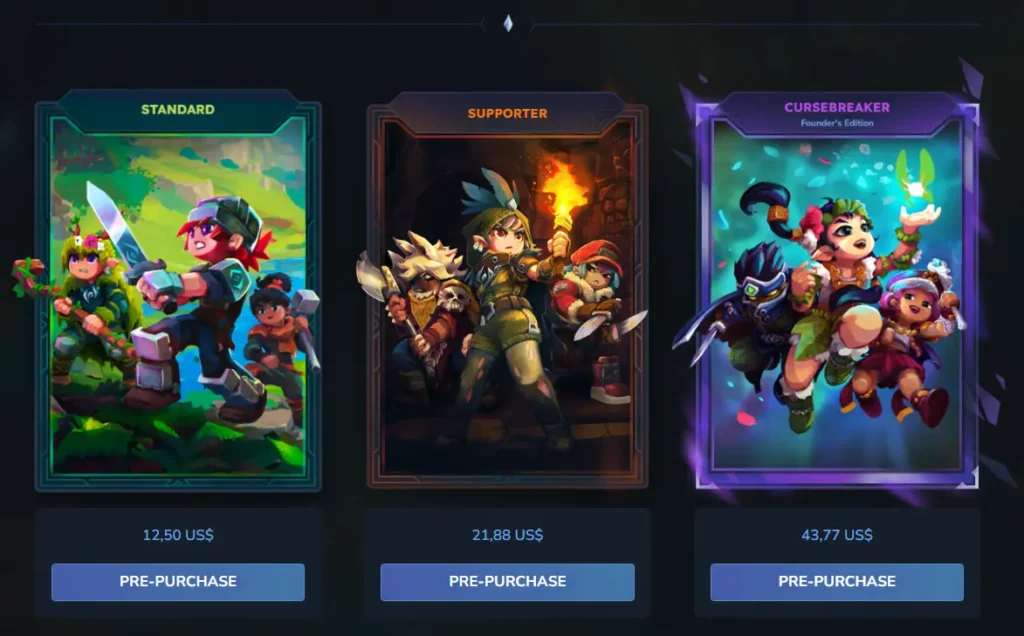Select the Standard edition card artwork
Image resolution: width=1024 pixels, height=636 pixels.
[x=178, y=300]
